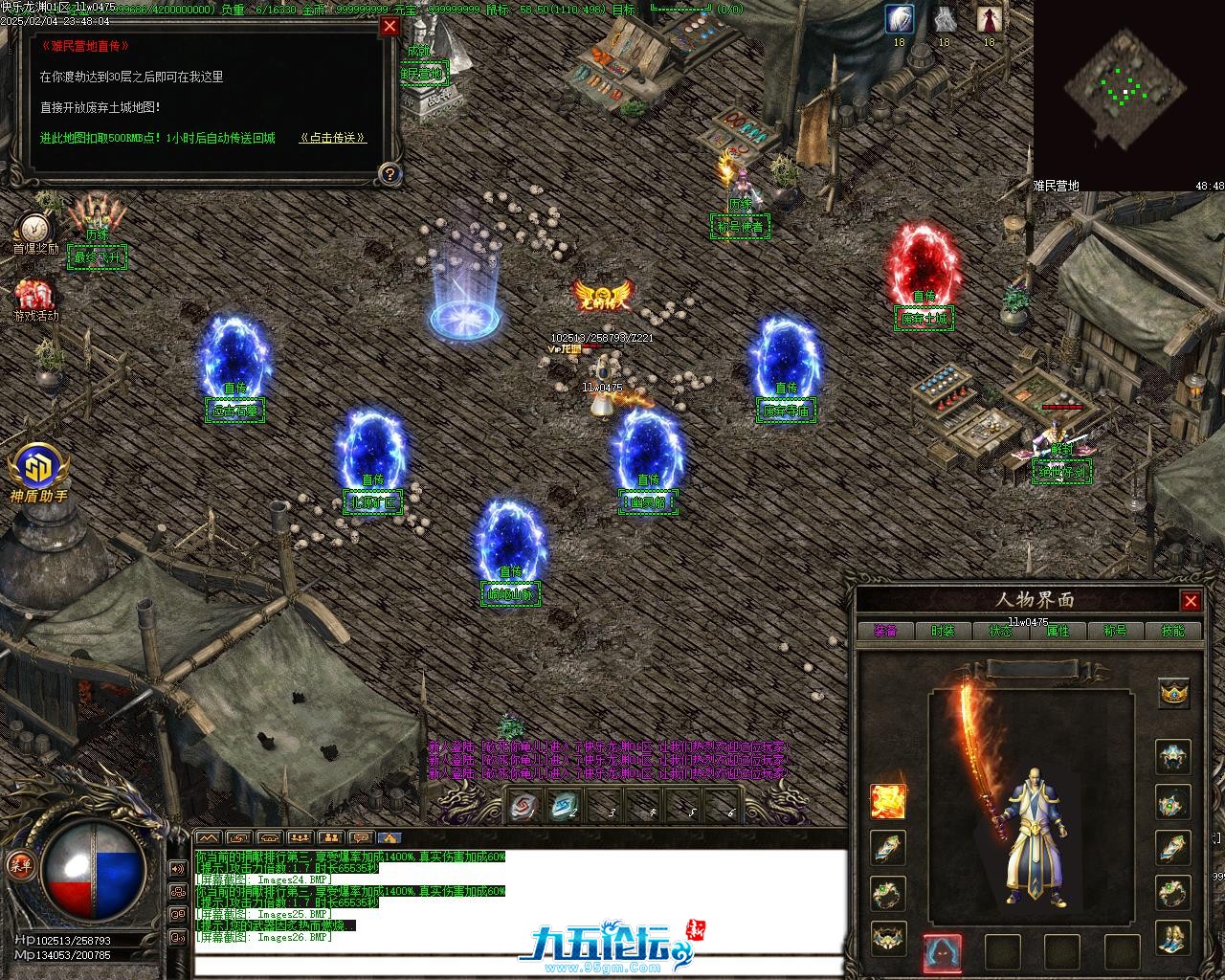1225x980 pixels.
Task: Click the 点击传送 teleport link
Action: coord(333,138)
